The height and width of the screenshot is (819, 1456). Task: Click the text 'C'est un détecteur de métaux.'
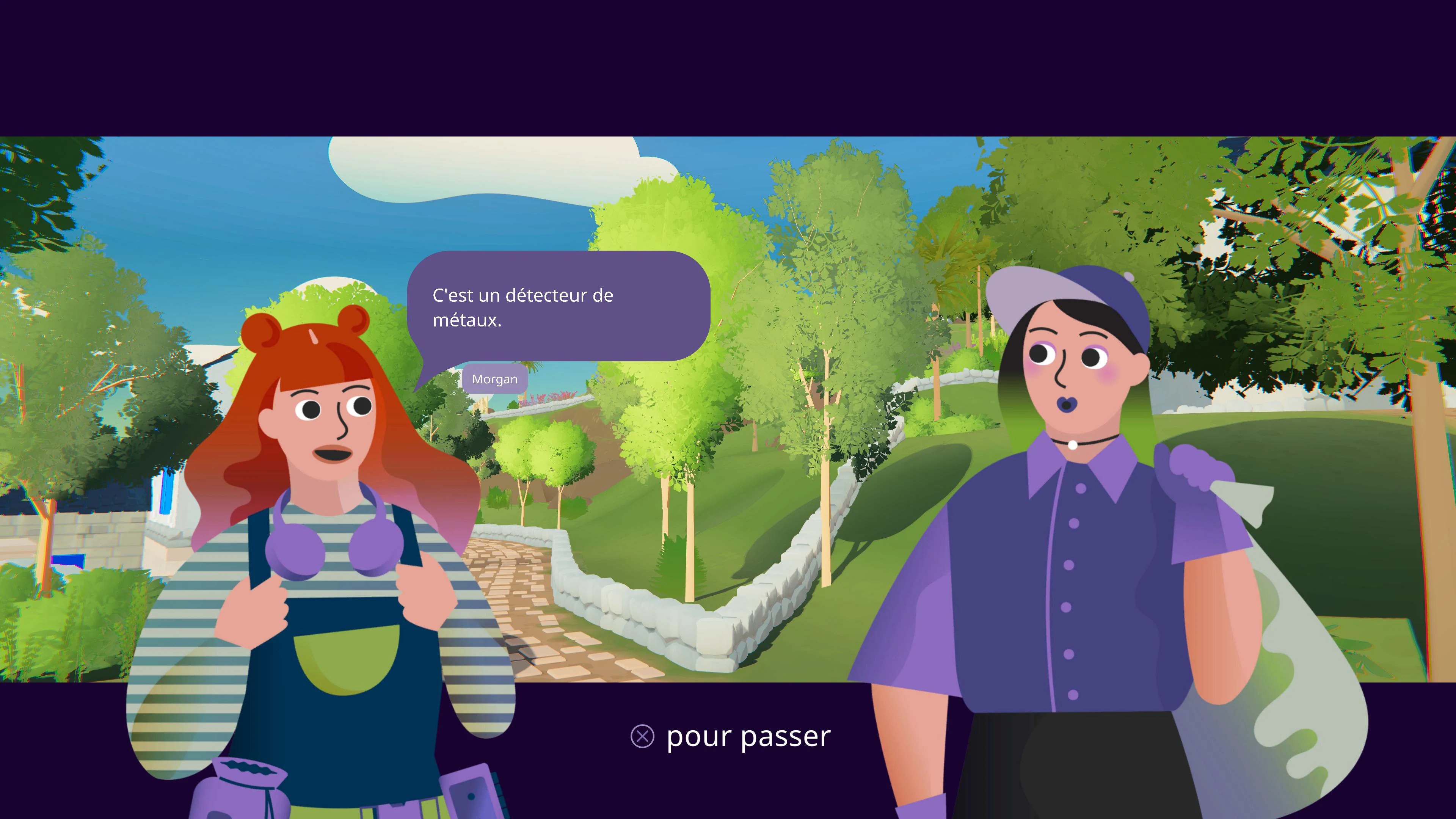click(523, 308)
